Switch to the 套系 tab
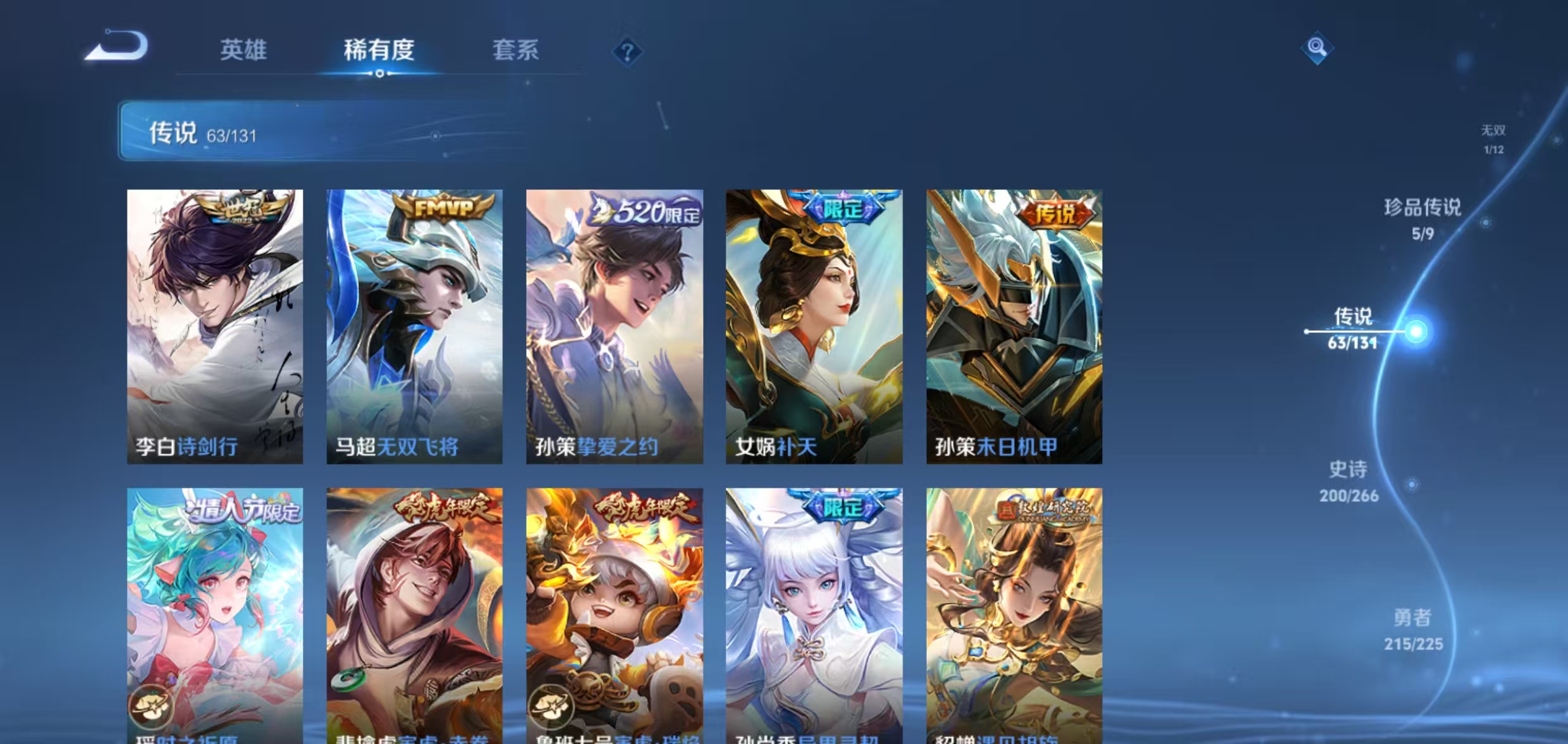The height and width of the screenshot is (744, 1568). click(x=517, y=51)
